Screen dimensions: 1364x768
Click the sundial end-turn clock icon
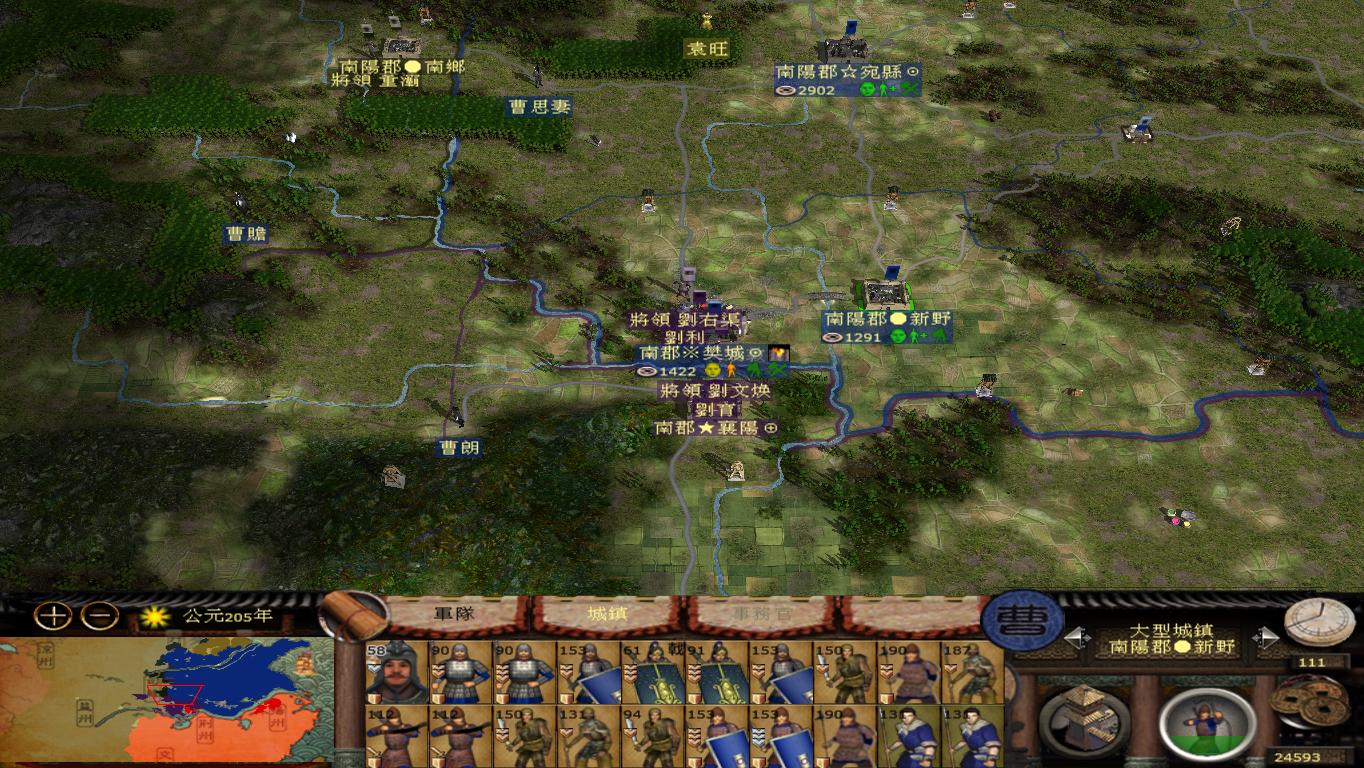tap(1320, 623)
